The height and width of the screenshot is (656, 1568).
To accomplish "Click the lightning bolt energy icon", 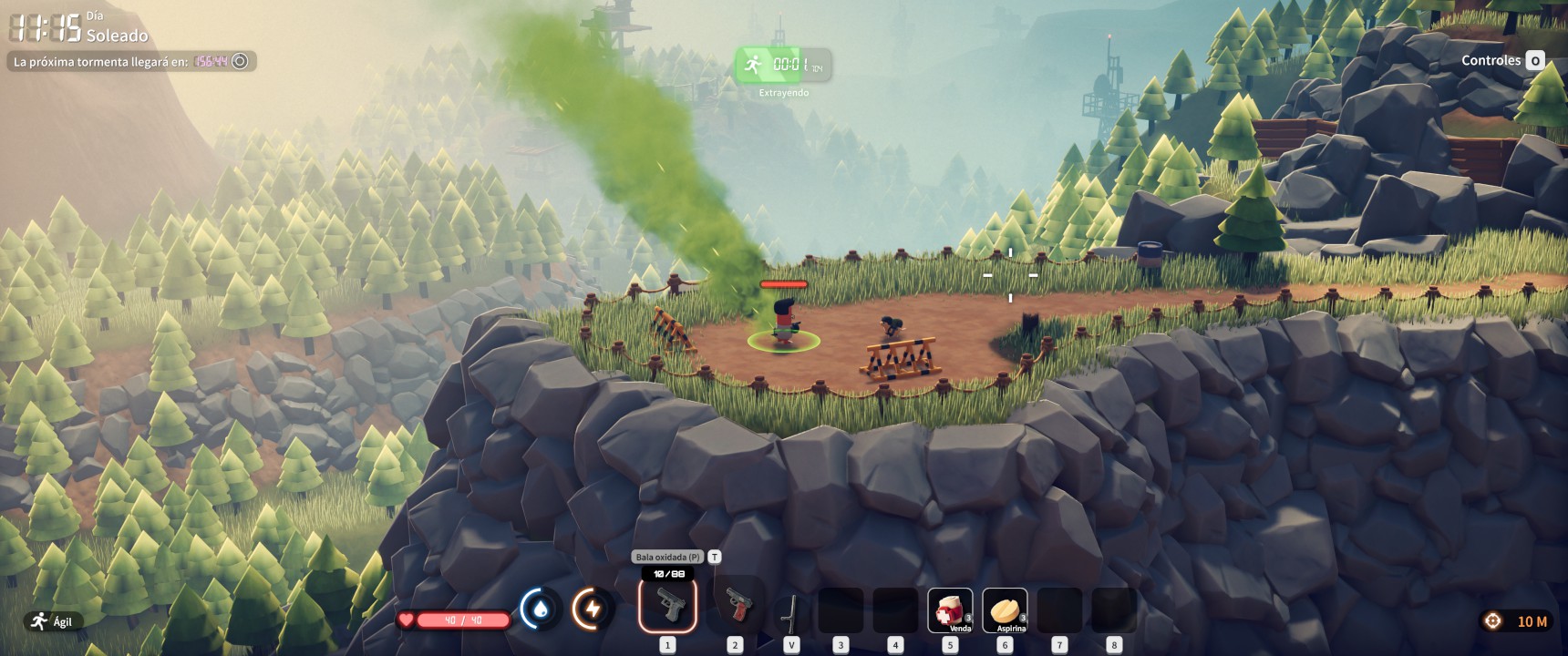I will pyautogui.click(x=593, y=609).
